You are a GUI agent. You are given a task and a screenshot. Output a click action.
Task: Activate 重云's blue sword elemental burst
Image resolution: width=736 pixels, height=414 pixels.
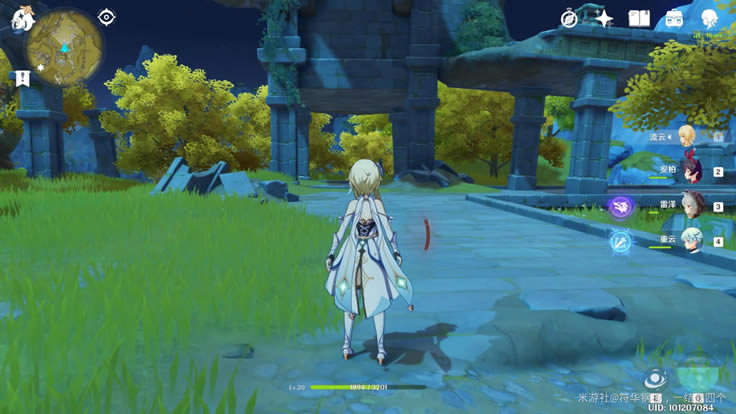click(x=622, y=241)
